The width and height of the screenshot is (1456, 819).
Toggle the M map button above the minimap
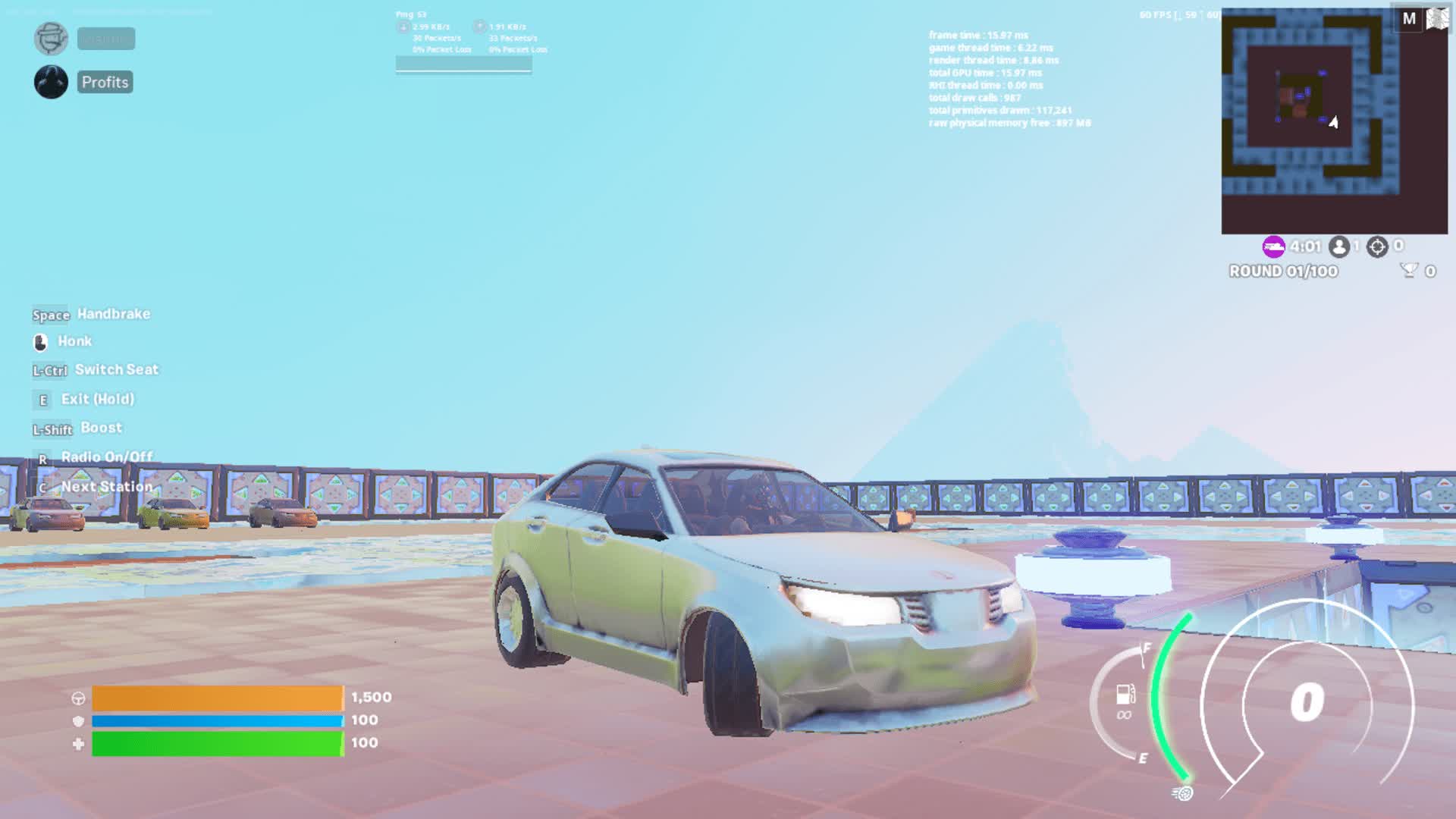click(x=1409, y=17)
